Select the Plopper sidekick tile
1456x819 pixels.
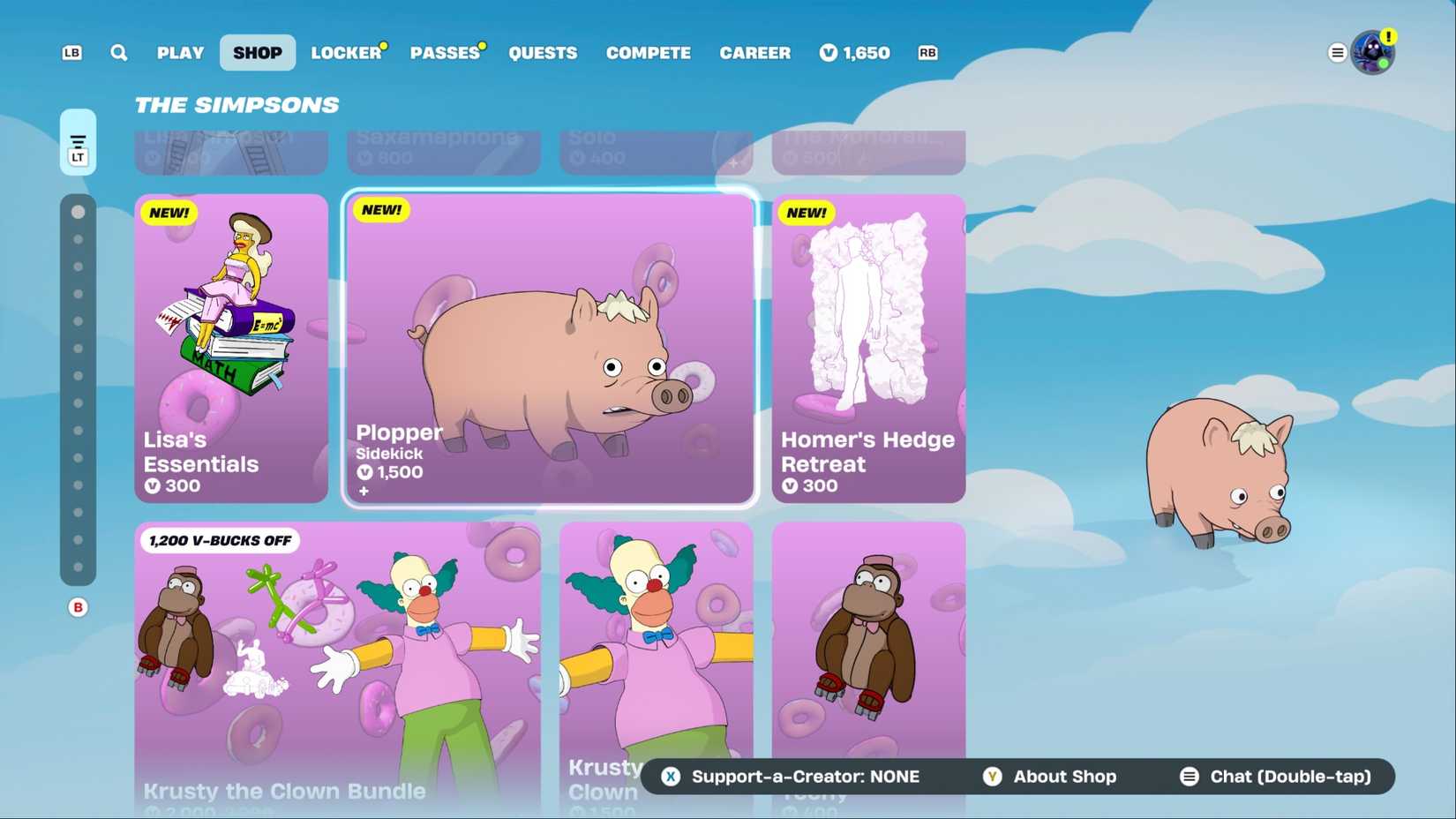point(549,349)
